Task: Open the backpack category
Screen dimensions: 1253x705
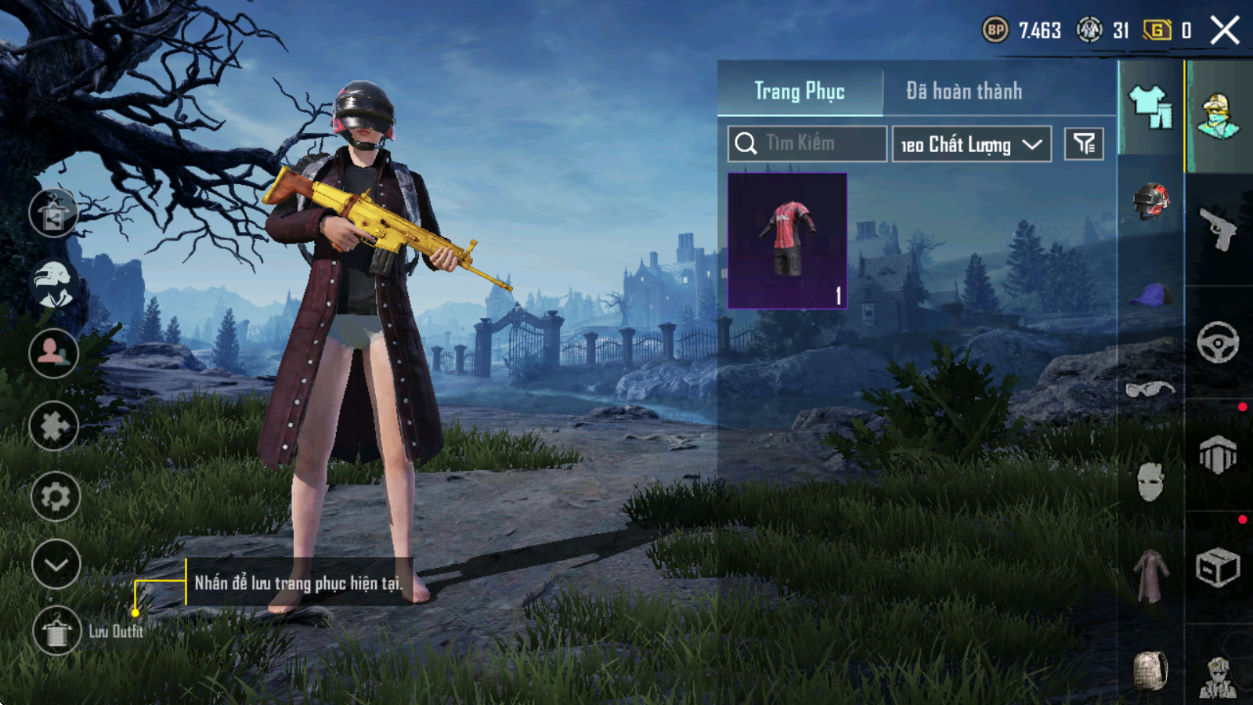Action: [1150, 670]
